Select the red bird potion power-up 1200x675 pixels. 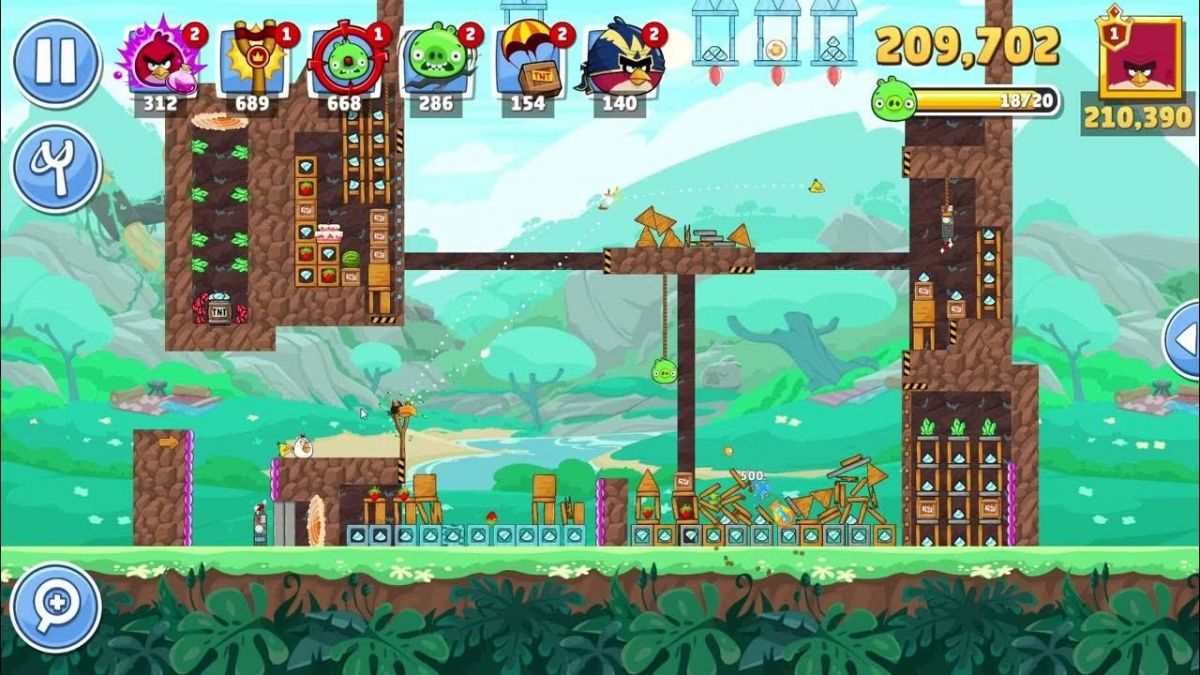(x=160, y=62)
